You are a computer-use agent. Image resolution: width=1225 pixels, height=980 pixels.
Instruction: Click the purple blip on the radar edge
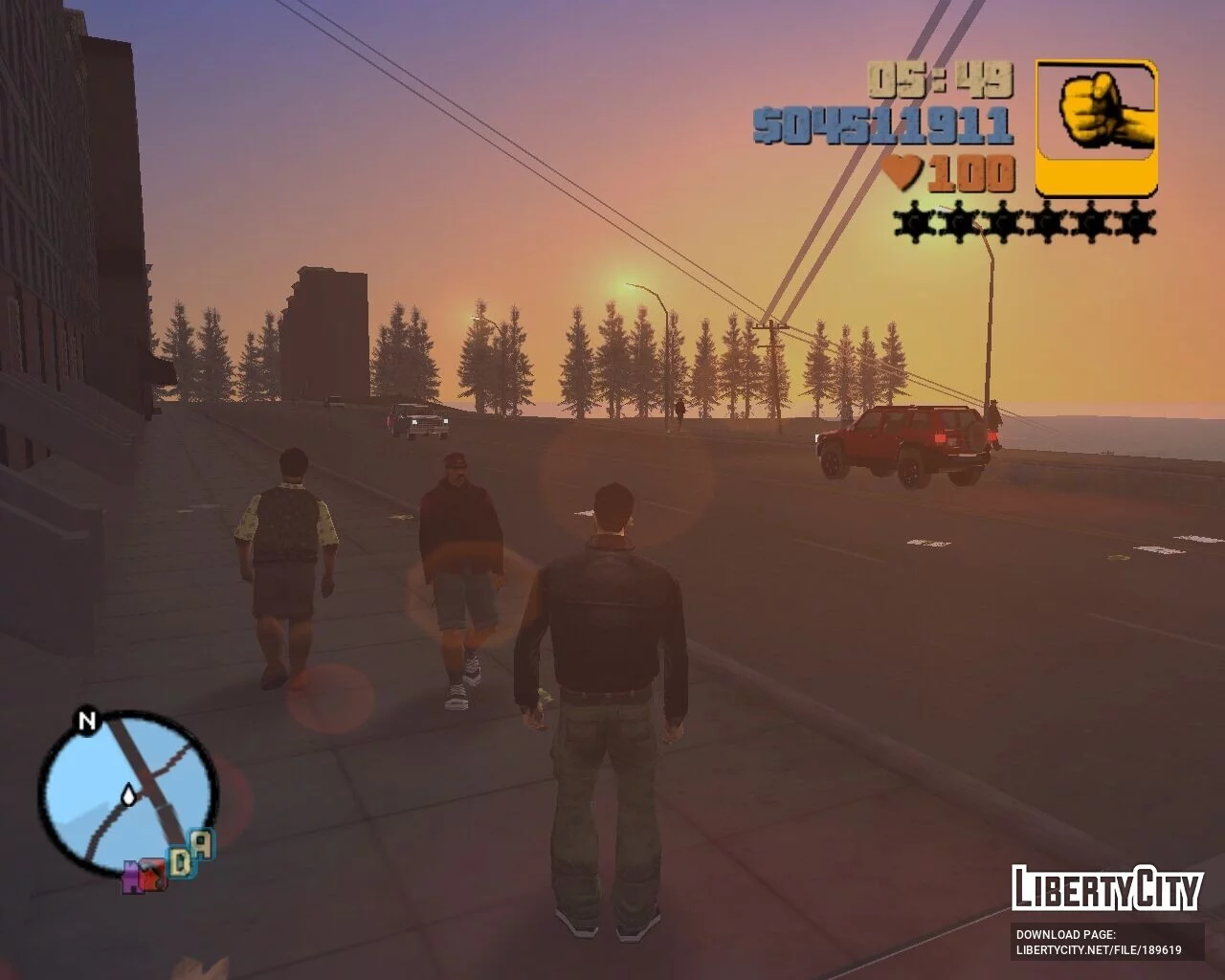[132, 875]
